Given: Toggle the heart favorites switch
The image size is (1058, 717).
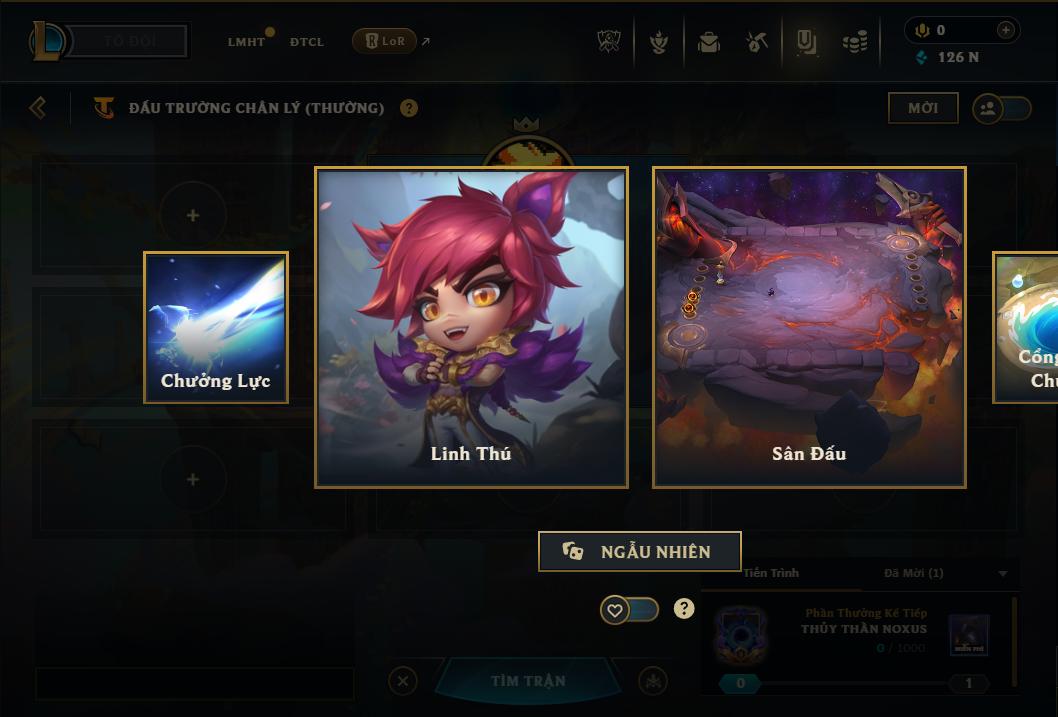Looking at the screenshot, I should tap(629, 609).
